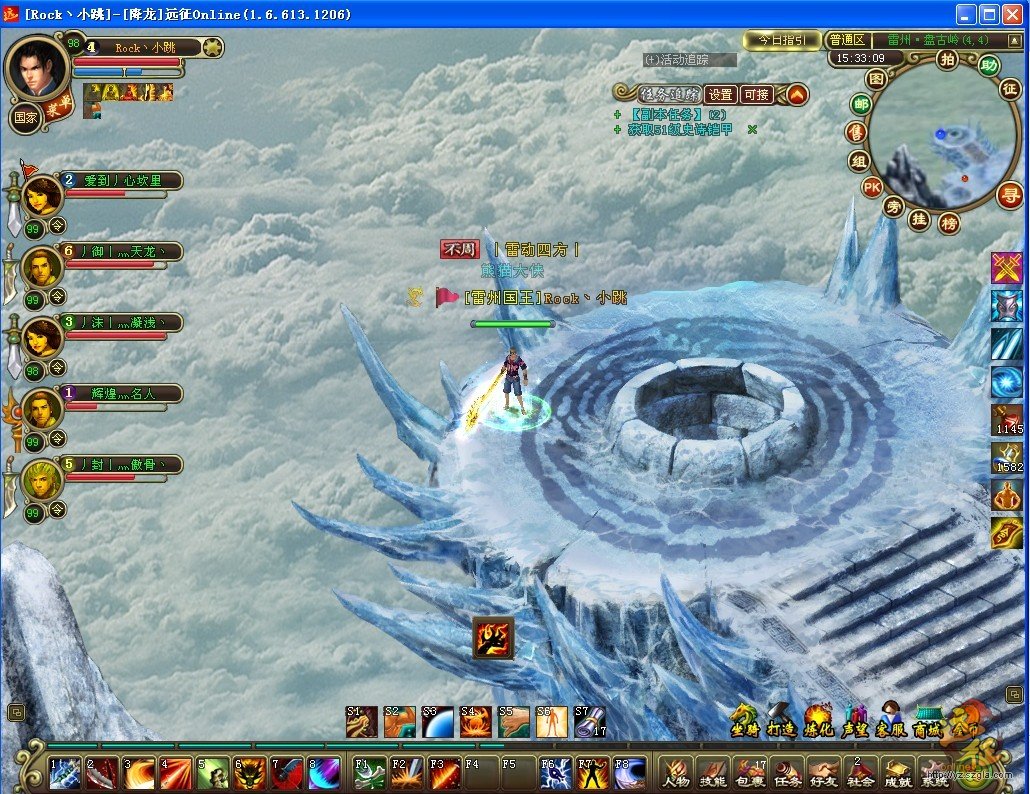Open the 商城 shop icon
Screen dimensions: 1030x794
click(x=927, y=722)
